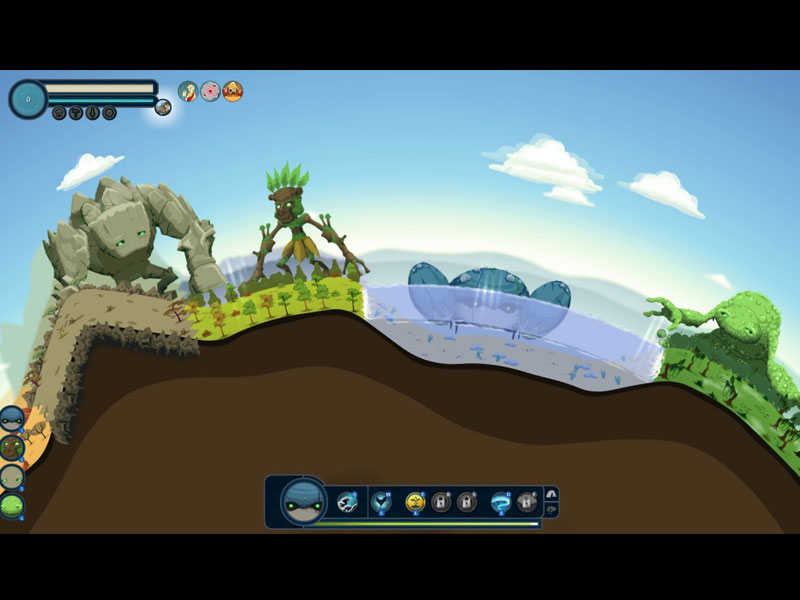Click the house icon under the top bars
Screen dimensions: 800x600
pyautogui.click(x=59, y=113)
